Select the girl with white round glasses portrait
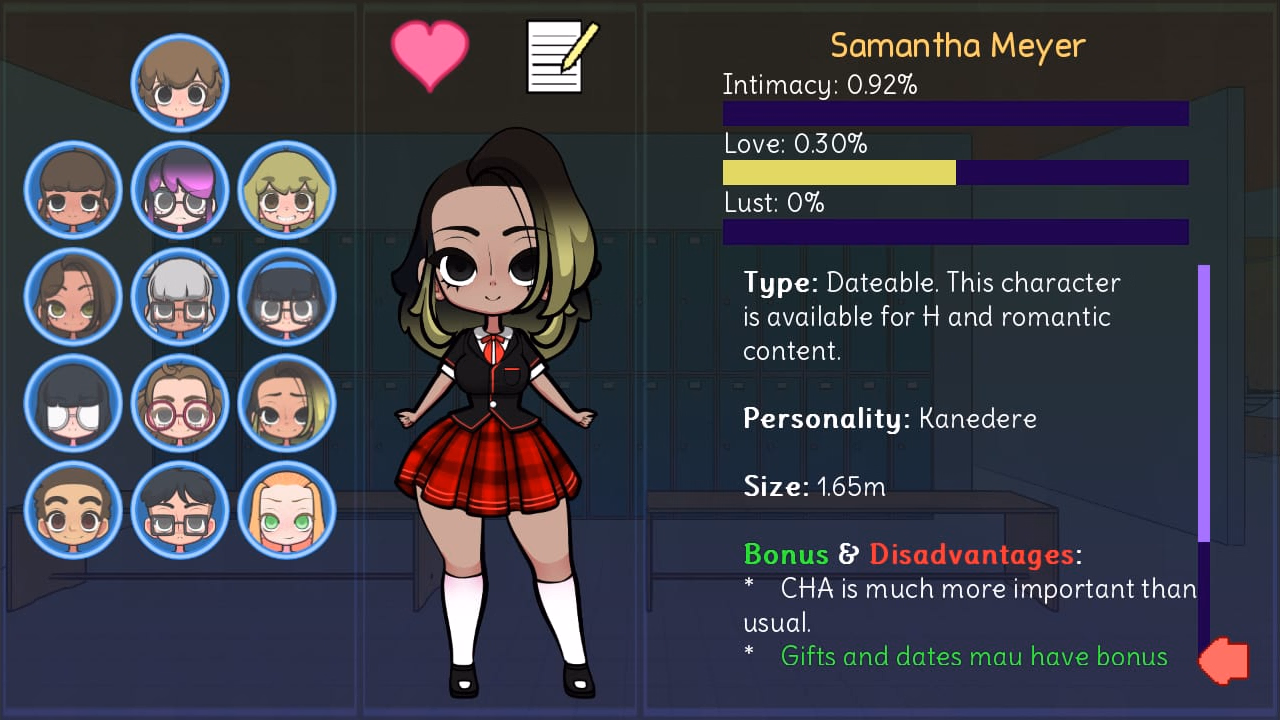Viewport: 1280px width, 720px height. (x=73, y=404)
